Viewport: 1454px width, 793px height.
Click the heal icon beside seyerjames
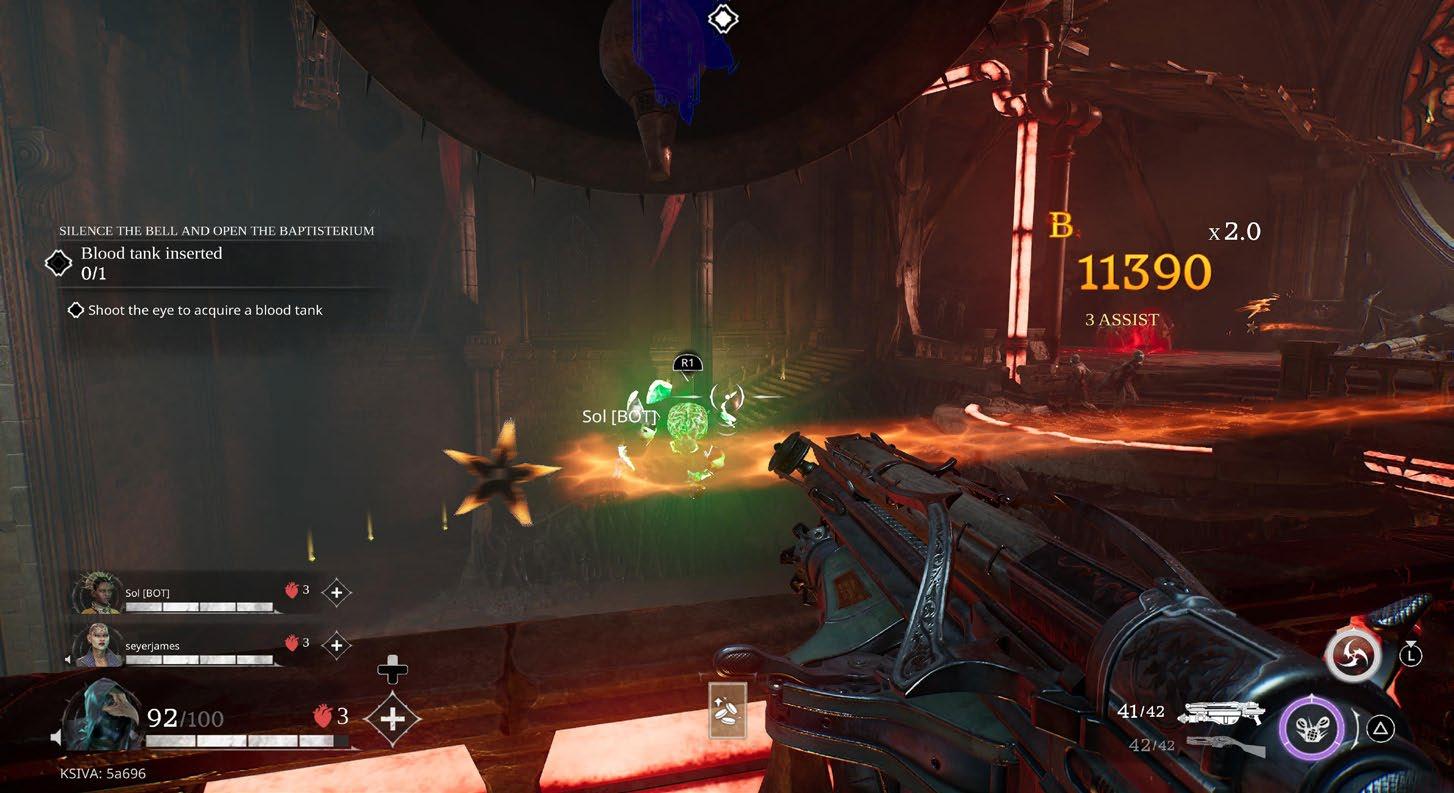336,646
